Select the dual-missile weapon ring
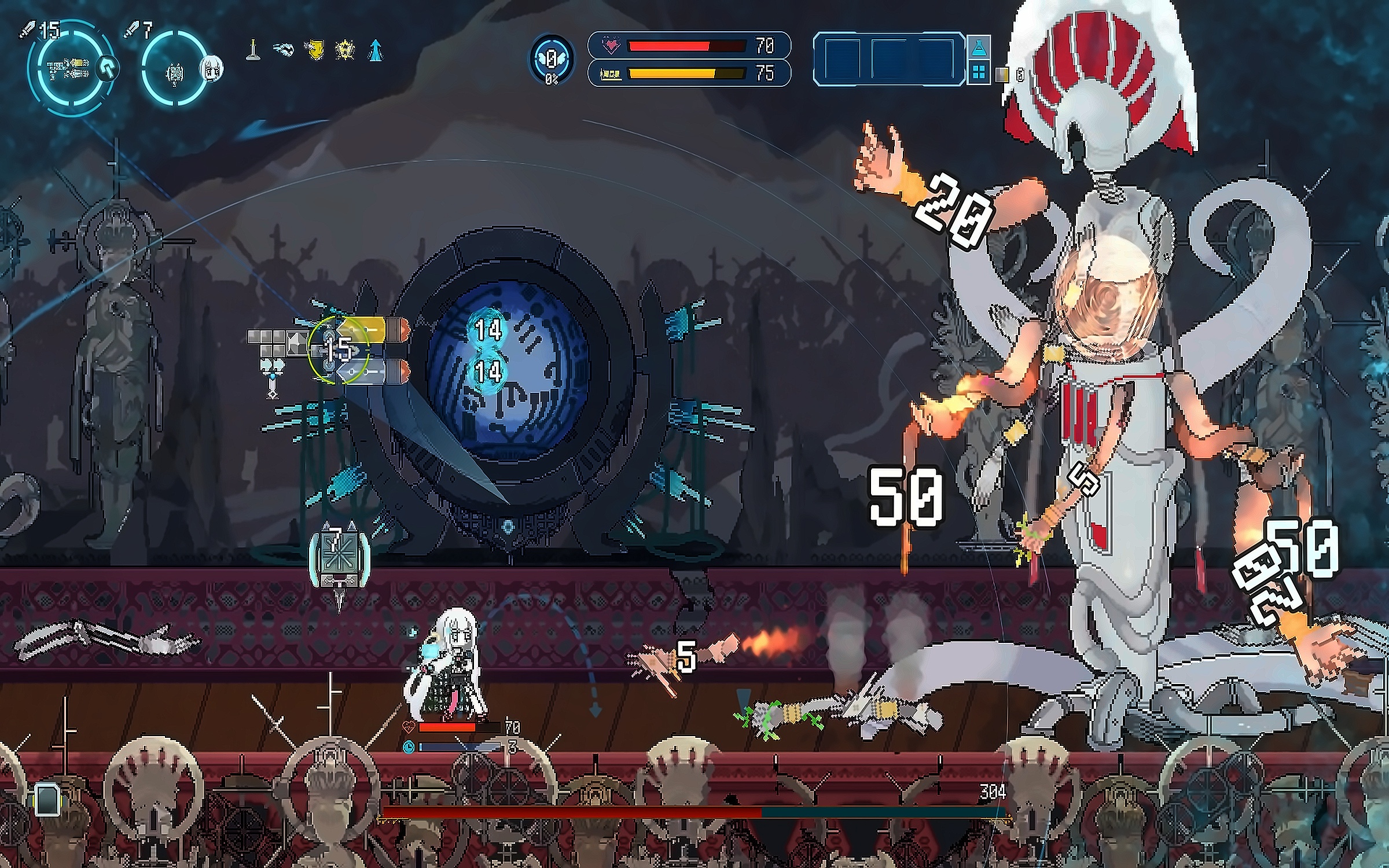This screenshot has width=1389, height=868. coord(68,68)
